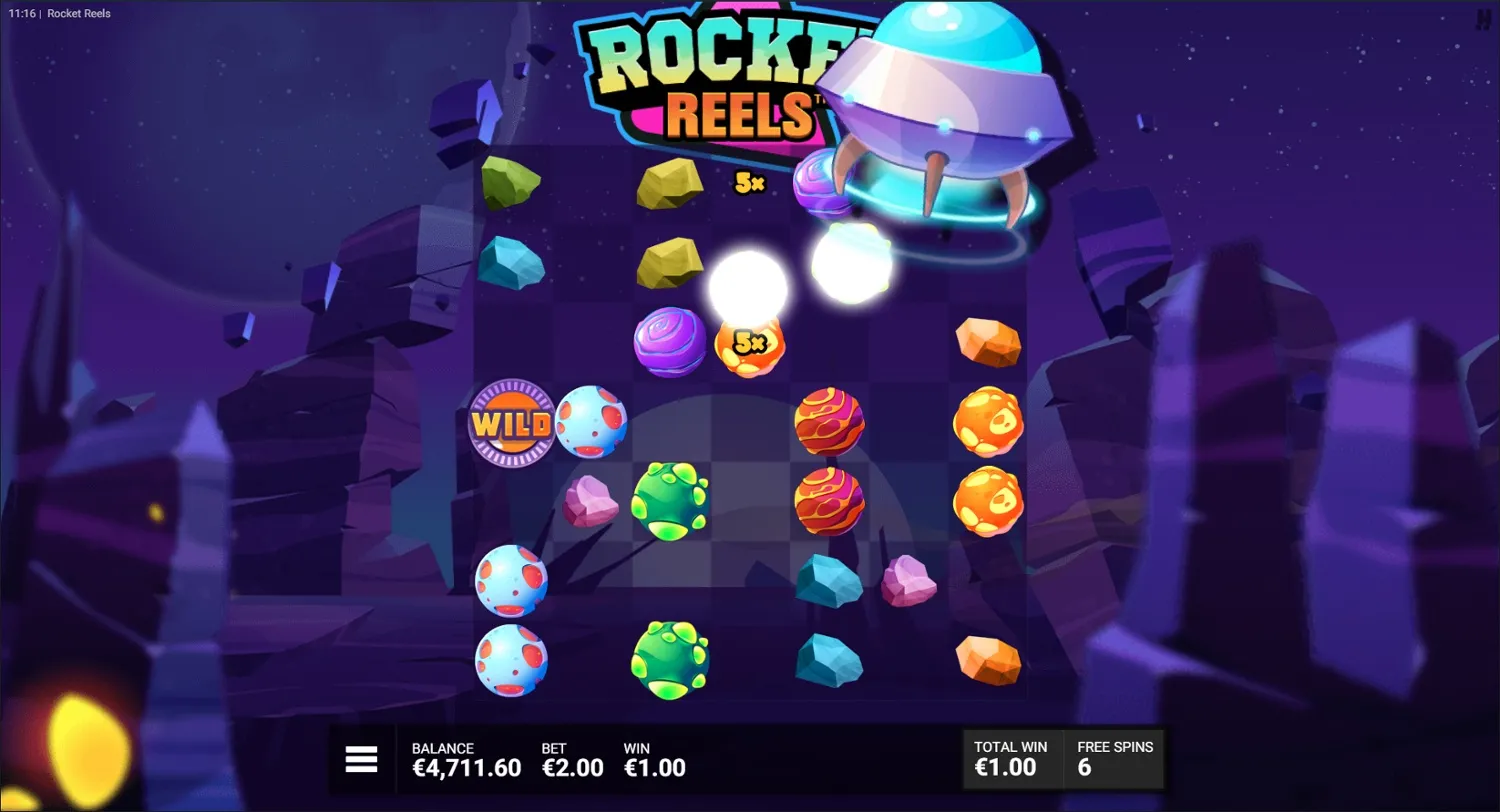Open the hamburger game menu

[360, 759]
